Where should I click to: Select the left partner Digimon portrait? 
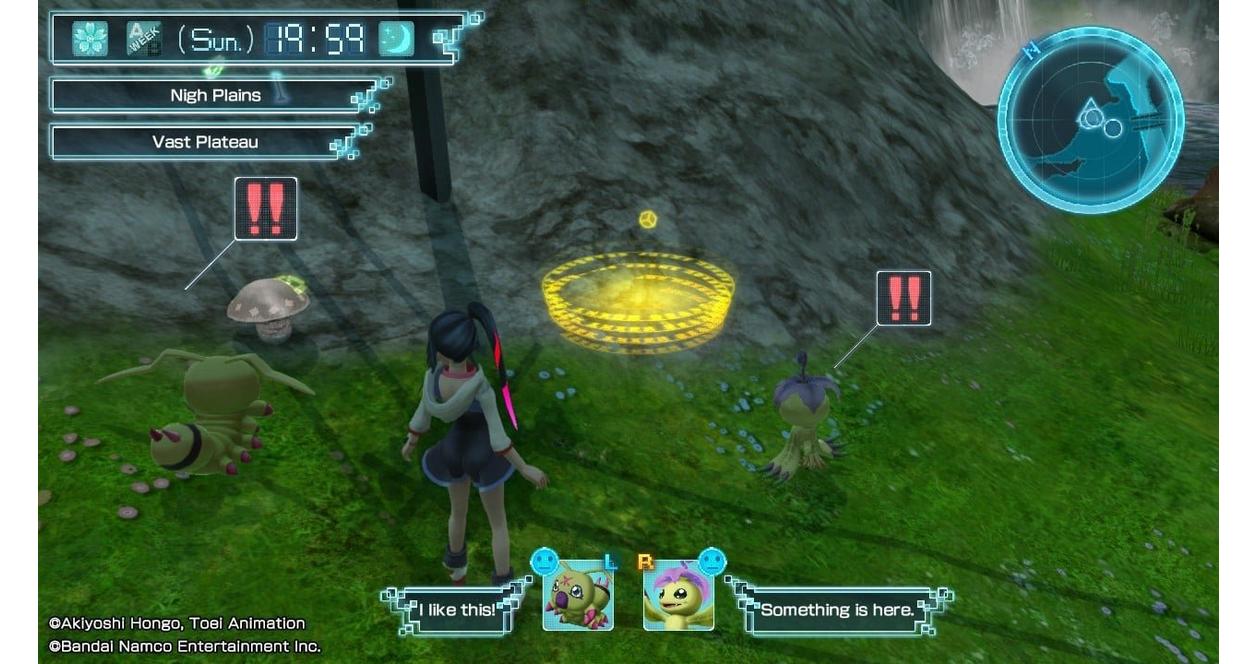pyautogui.click(x=578, y=595)
